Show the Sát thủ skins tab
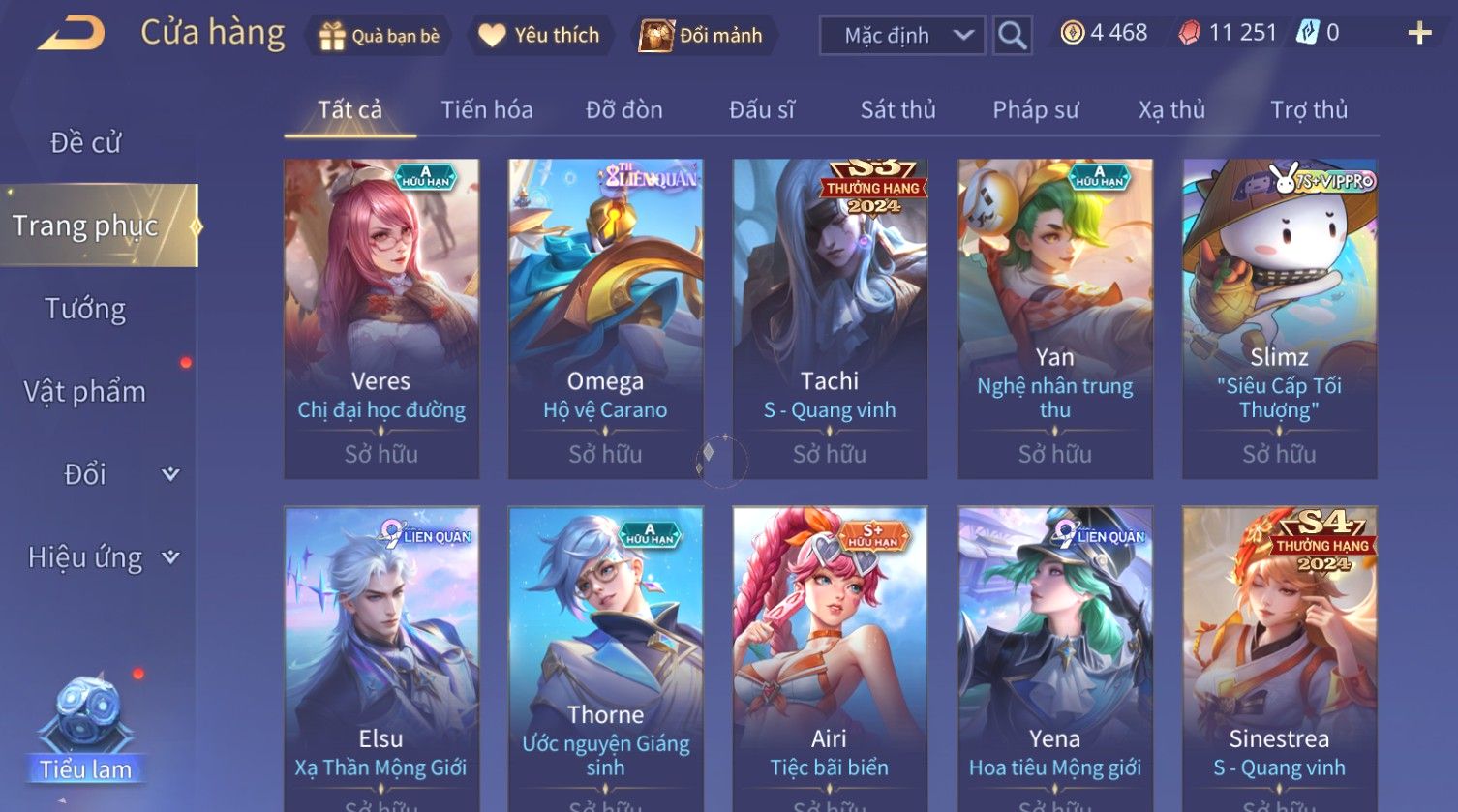This screenshot has width=1458, height=812. click(897, 110)
